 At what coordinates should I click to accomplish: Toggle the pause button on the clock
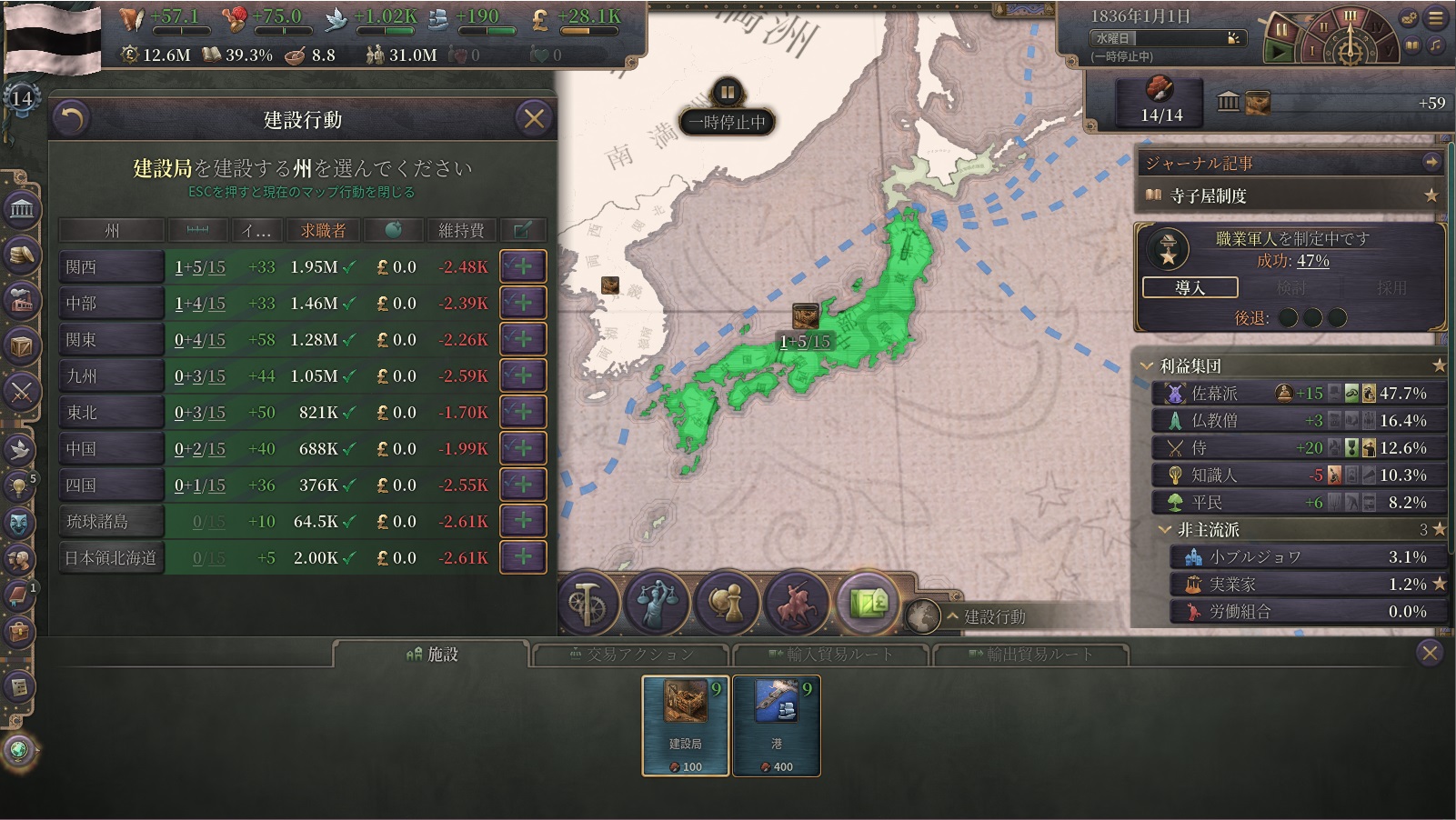[x=1280, y=30]
